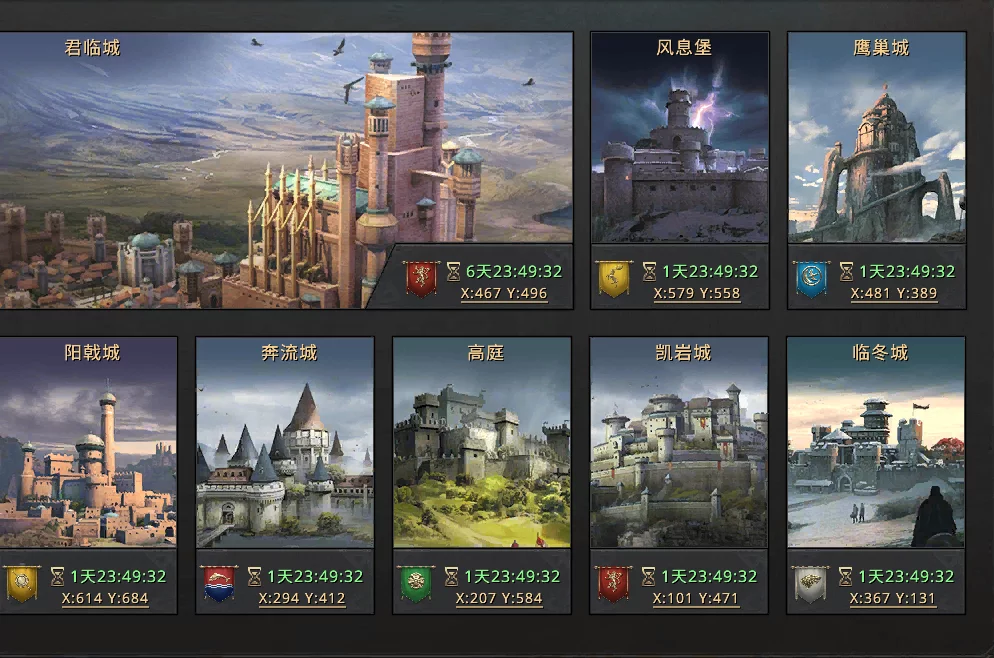Open the 风息堡 castle card
Viewport: 994px width, 658px height.
tap(680, 140)
